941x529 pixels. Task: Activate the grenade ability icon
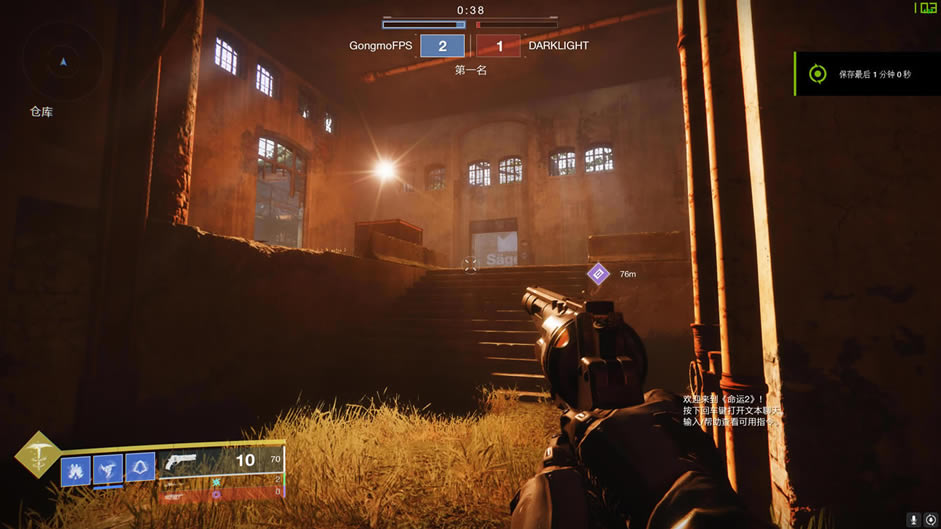pos(76,470)
